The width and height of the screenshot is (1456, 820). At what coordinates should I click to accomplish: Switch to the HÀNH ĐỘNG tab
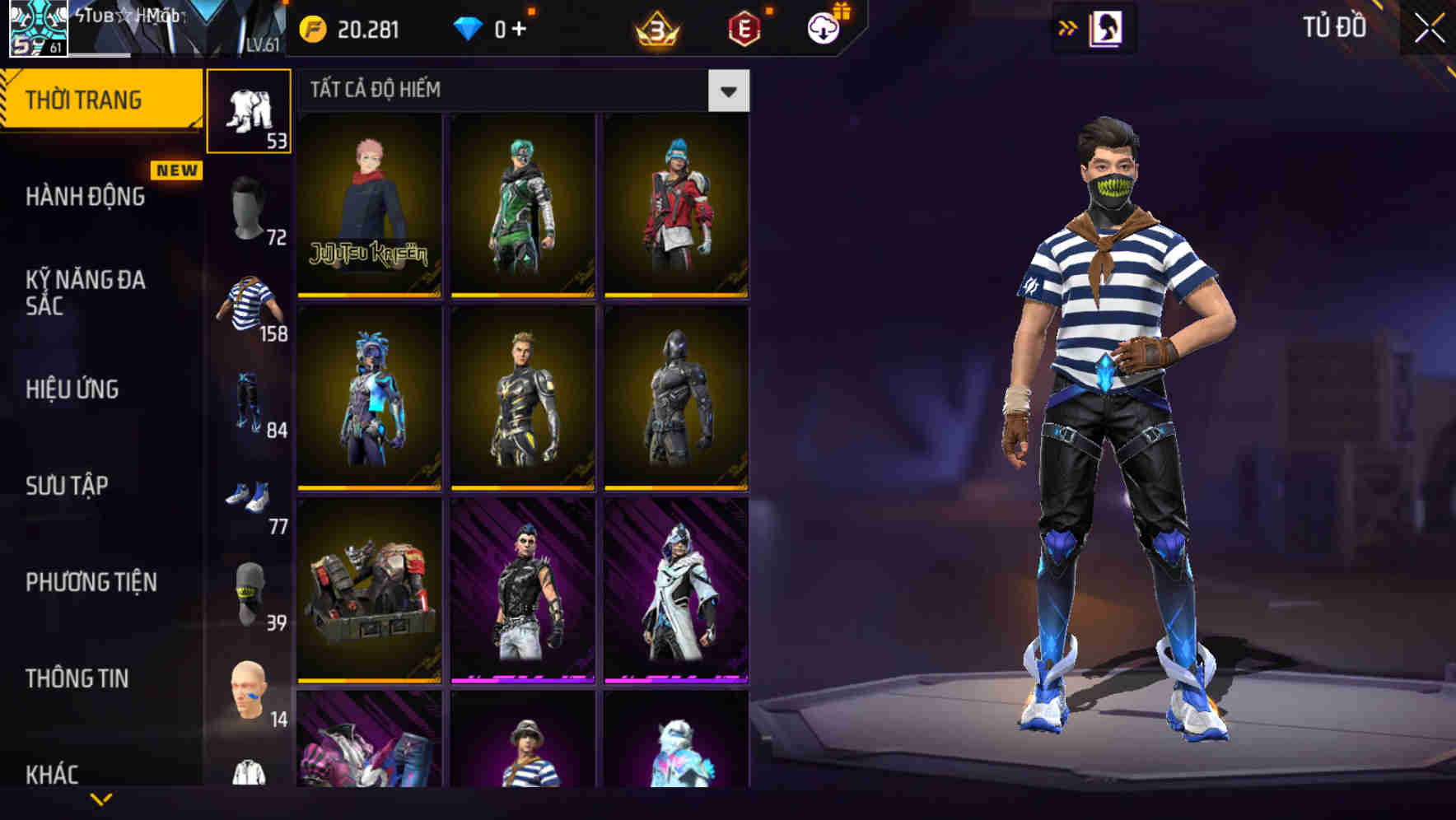86,198
